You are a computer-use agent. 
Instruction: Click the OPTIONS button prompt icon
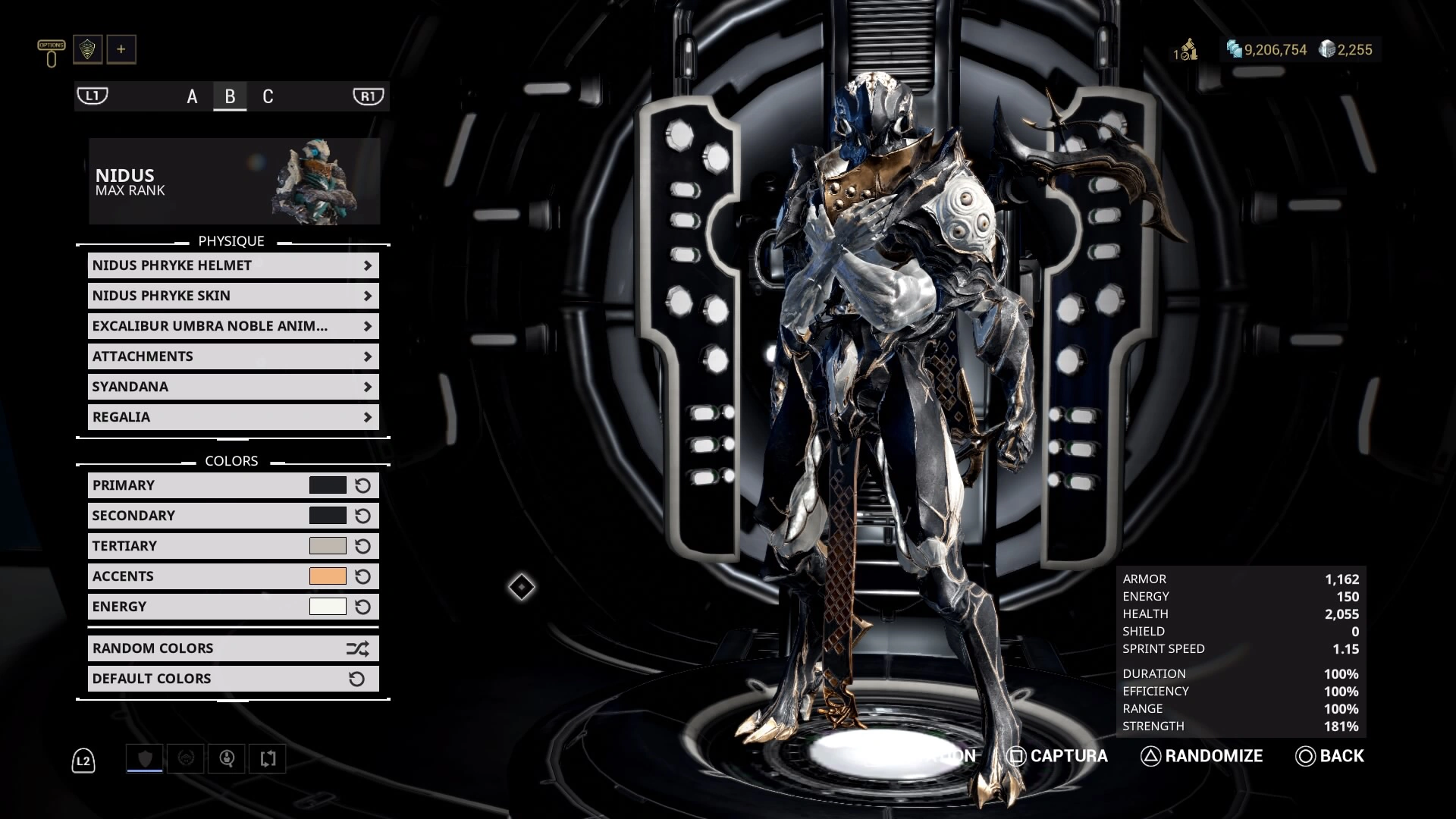pos(50,50)
